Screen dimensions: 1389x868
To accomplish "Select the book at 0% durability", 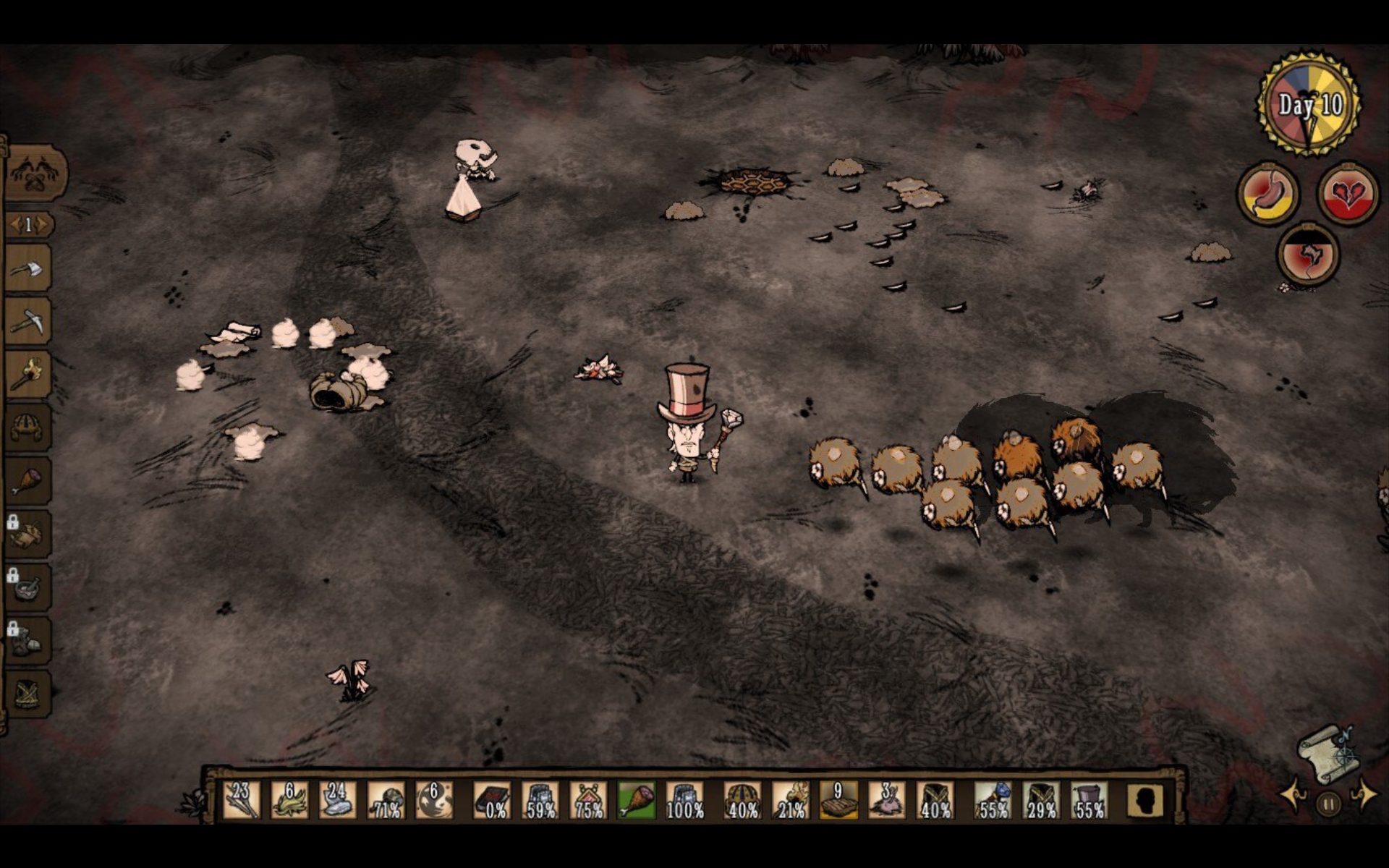I will tap(492, 800).
